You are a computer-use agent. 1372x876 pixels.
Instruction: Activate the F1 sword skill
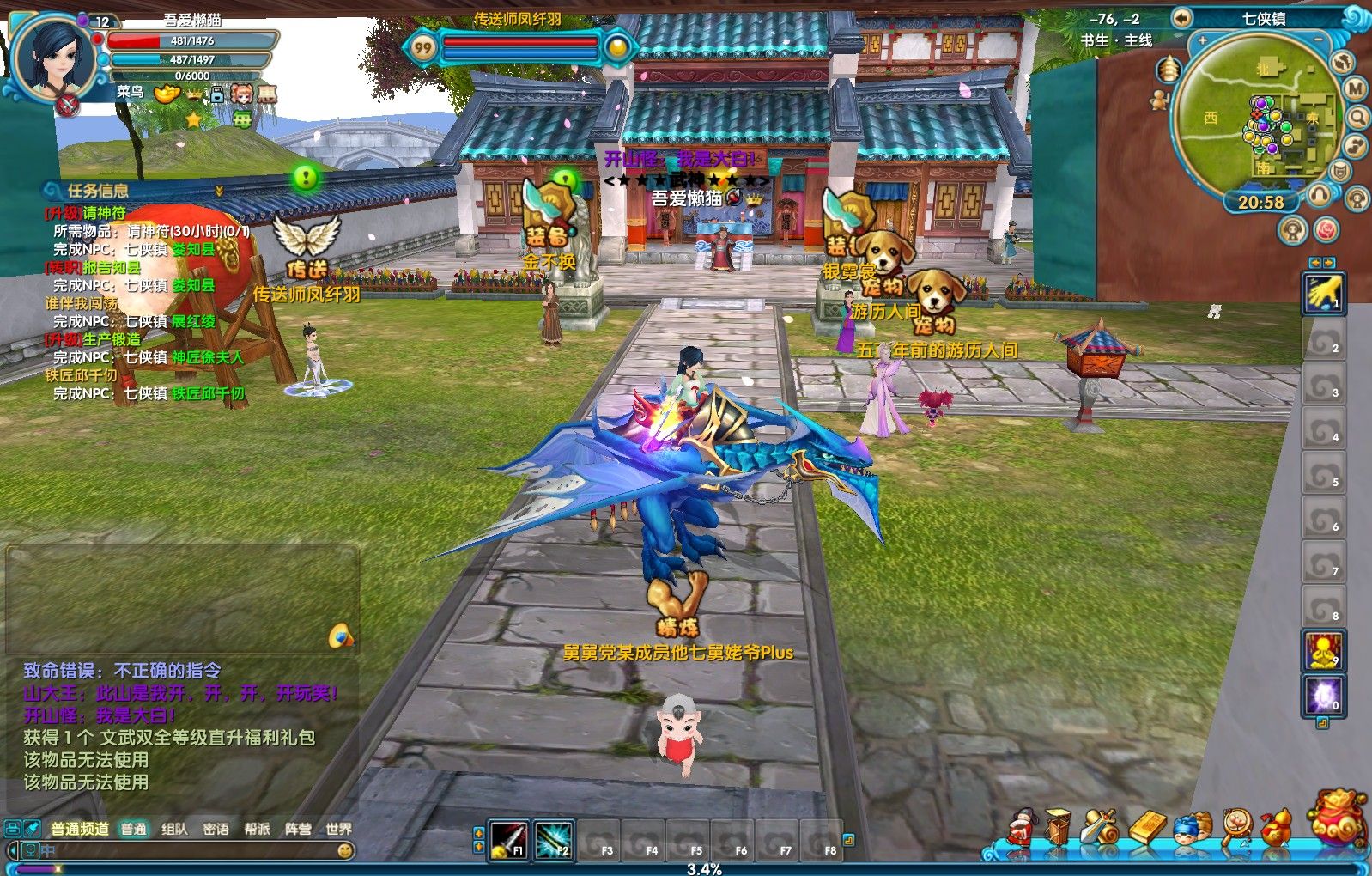tap(508, 839)
